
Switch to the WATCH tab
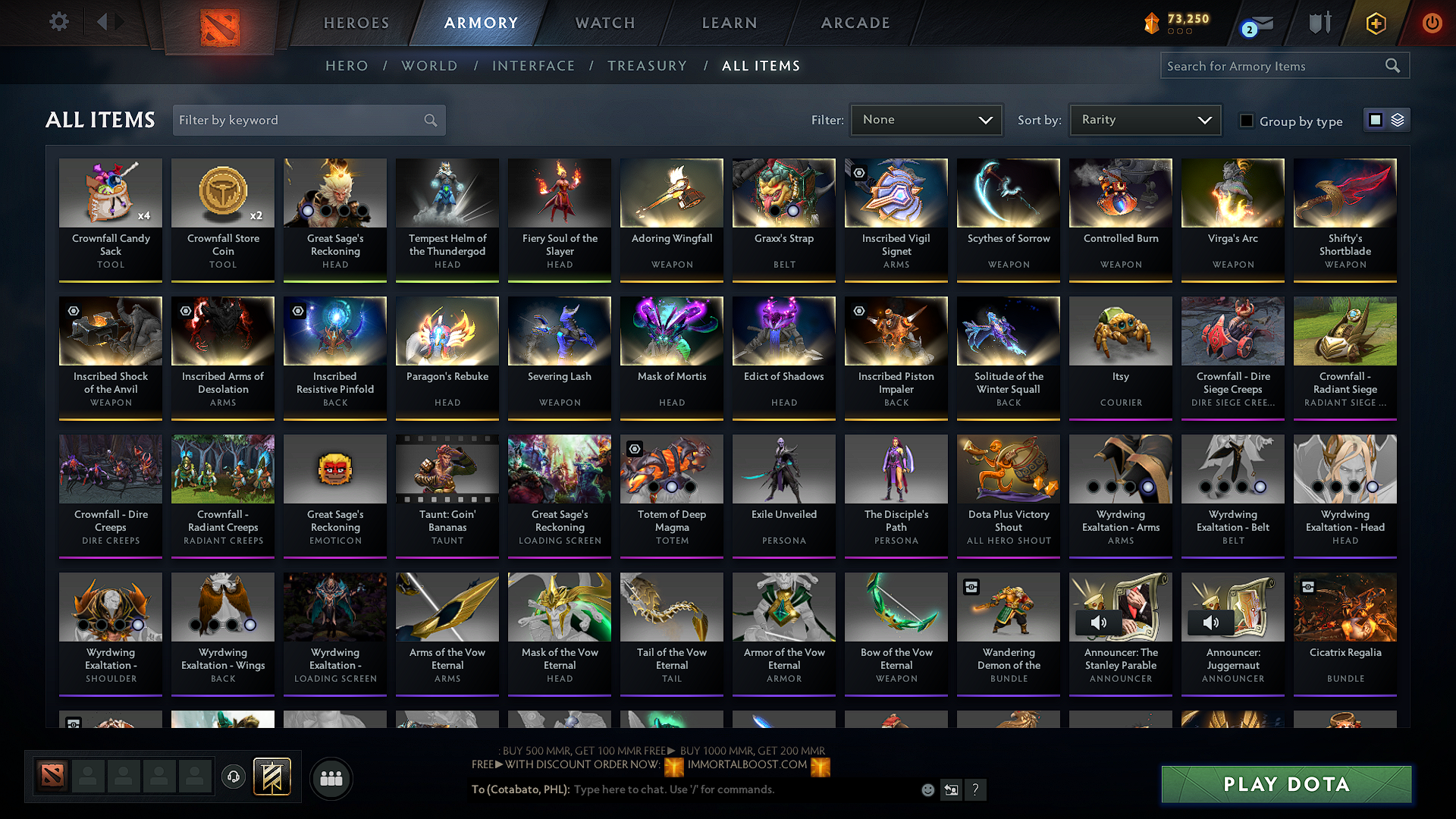(x=603, y=23)
